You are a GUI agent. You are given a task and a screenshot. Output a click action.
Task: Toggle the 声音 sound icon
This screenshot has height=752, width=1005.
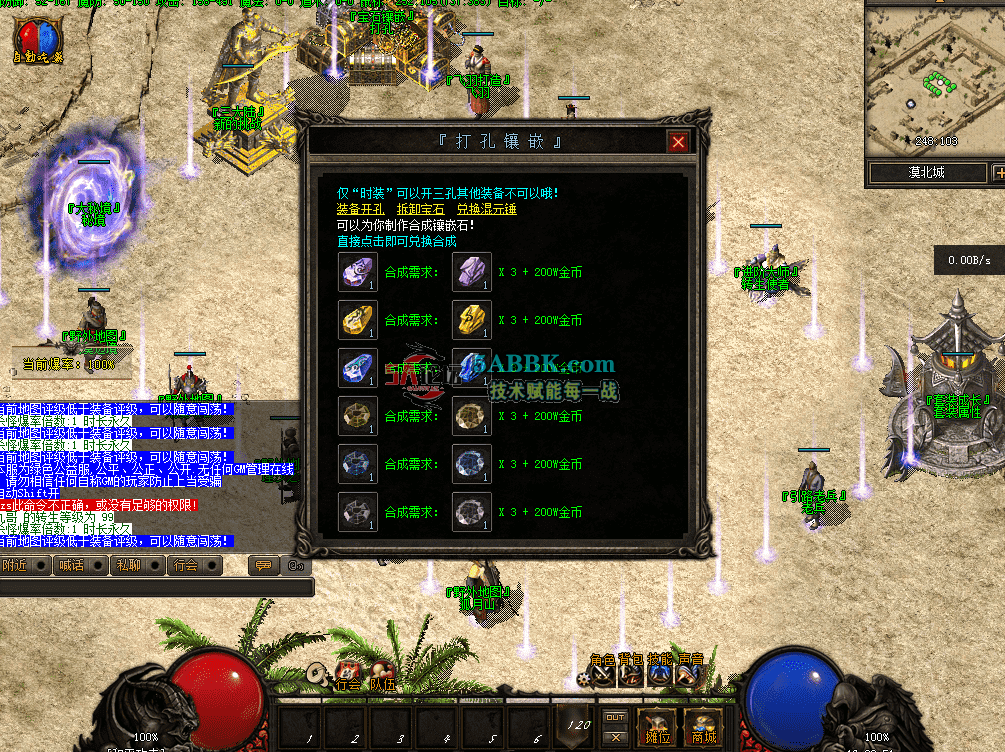pos(689,676)
